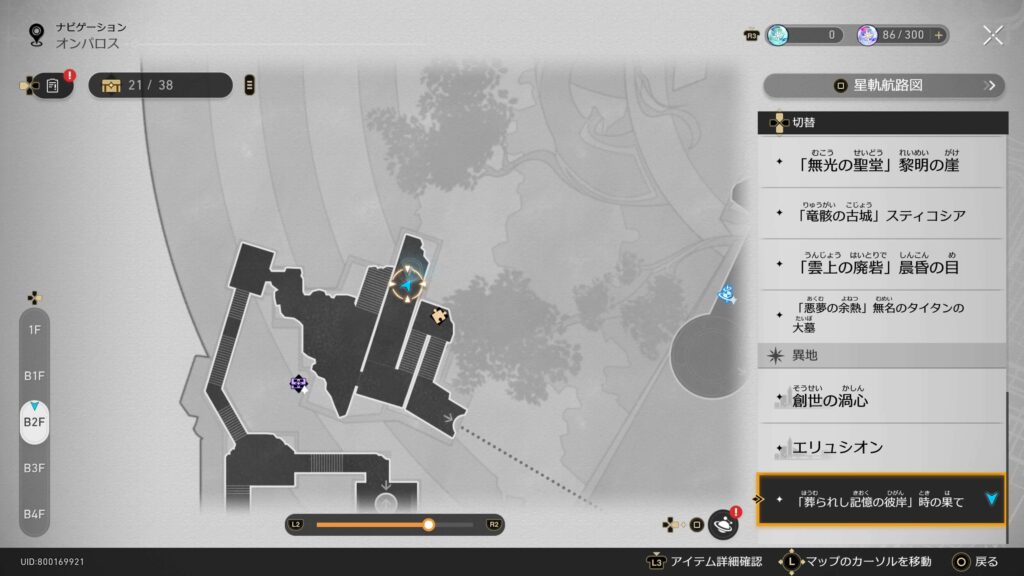Close the map with the X button
Viewport: 1024px width, 576px height.
[992, 36]
